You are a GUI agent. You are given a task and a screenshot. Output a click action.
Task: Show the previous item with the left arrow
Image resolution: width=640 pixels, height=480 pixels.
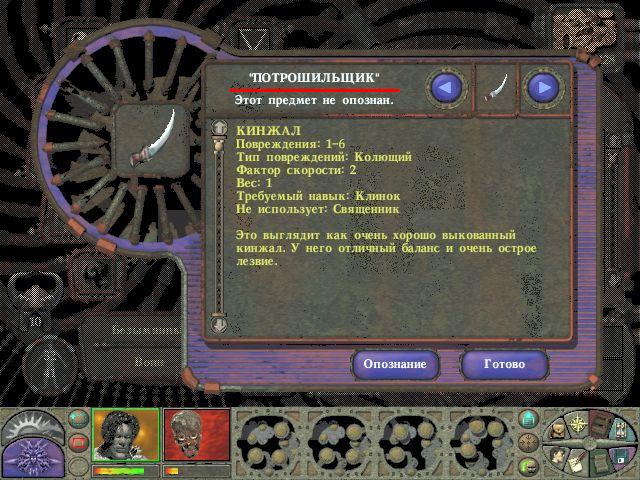pyautogui.click(x=447, y=88)
